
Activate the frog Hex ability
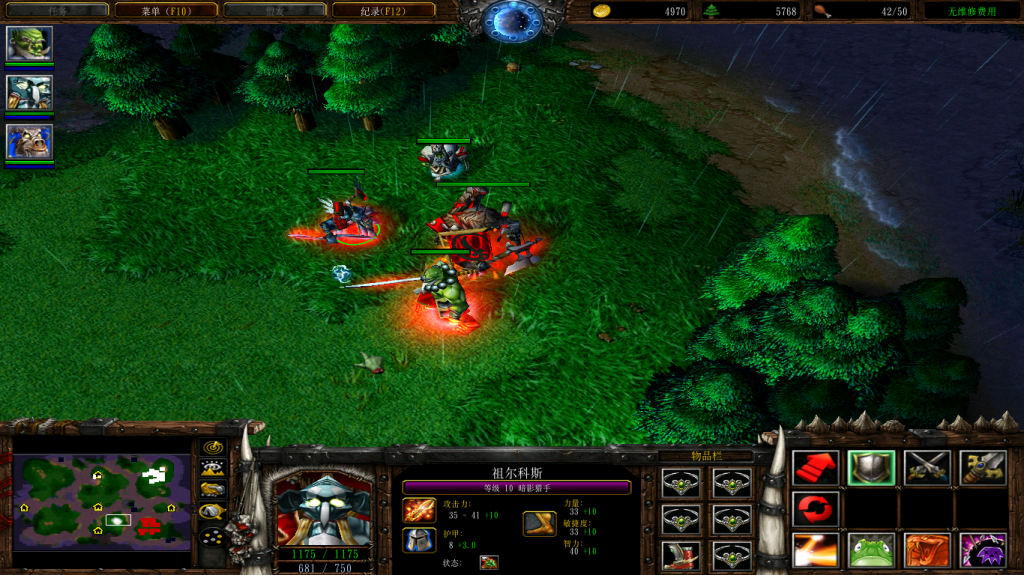871,550
